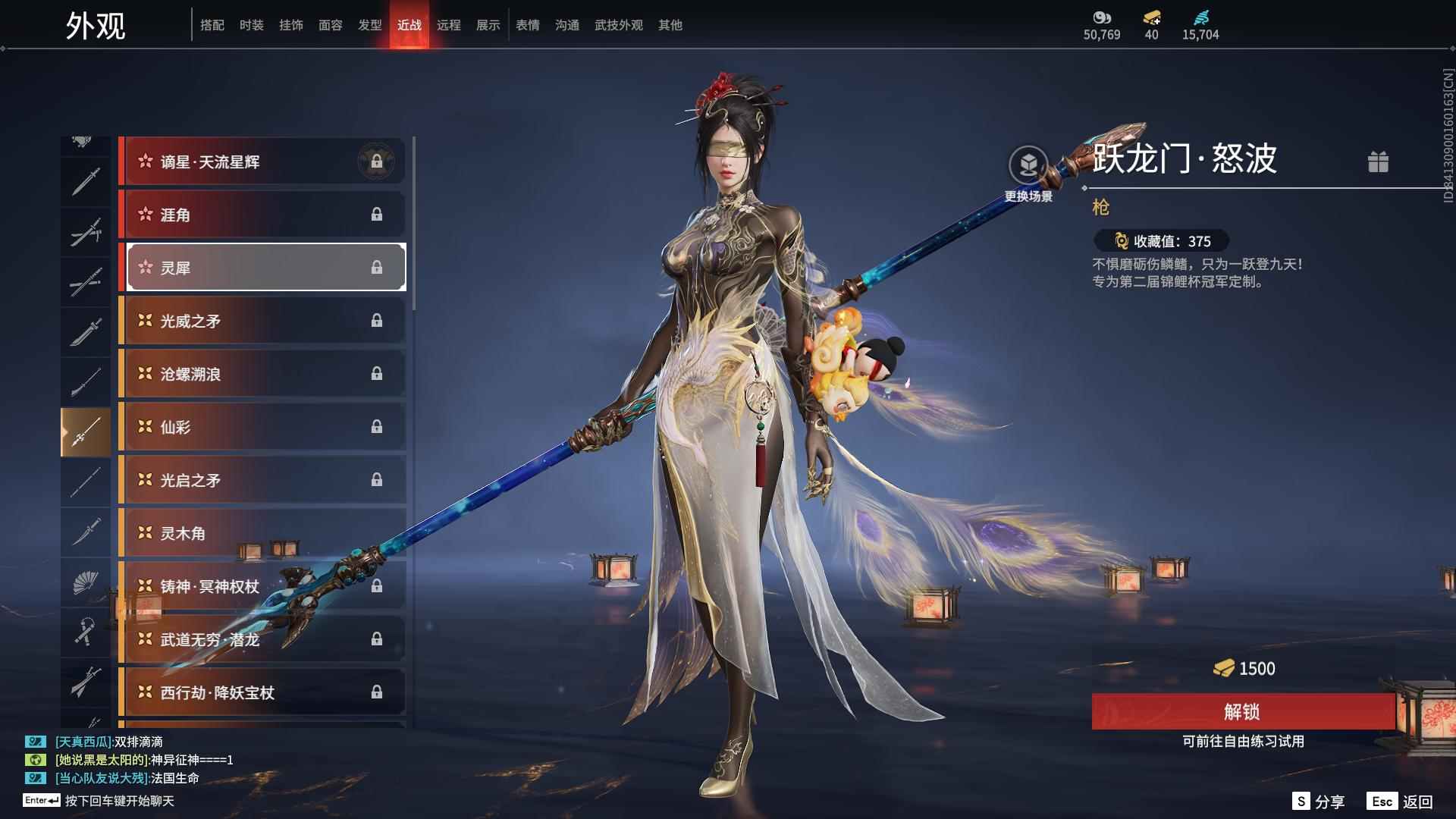Select the fan weapon category icon
1456x819 pixels.
[86, 582]
